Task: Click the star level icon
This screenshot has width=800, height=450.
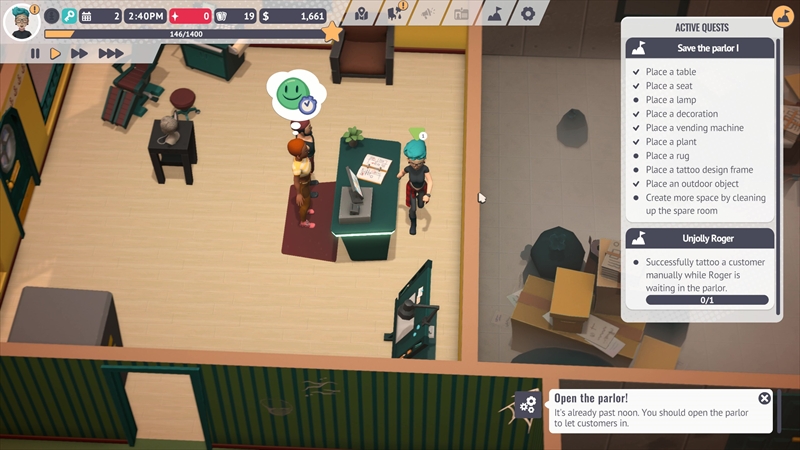Action: tap(332, 33)
